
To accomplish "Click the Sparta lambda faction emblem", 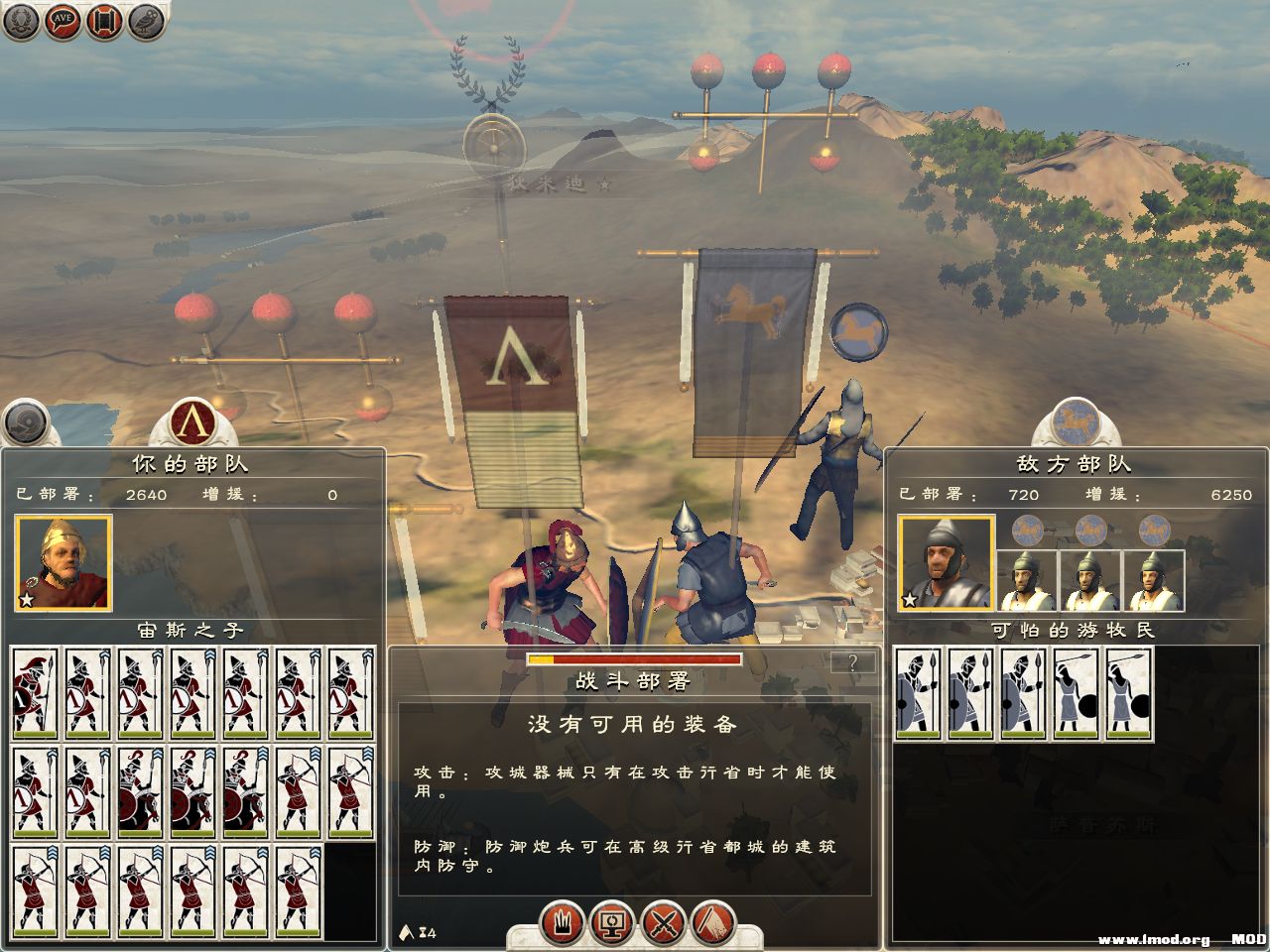I will coord(194,423).
